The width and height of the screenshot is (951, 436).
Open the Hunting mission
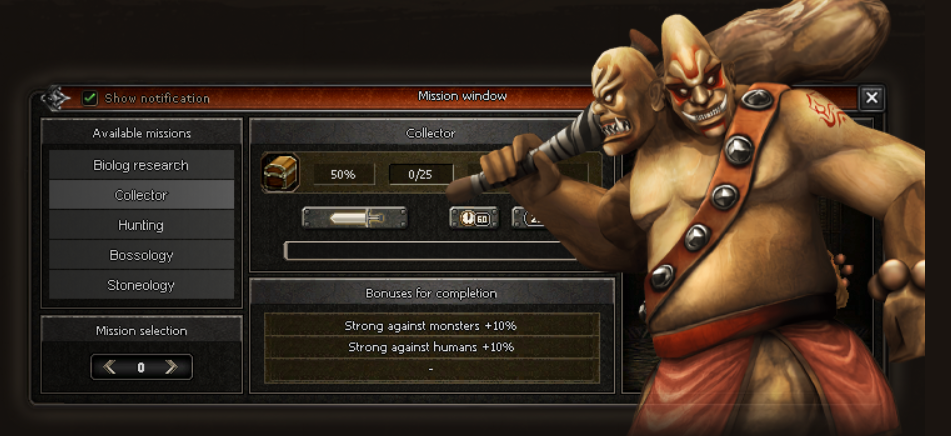coord(141,225)
